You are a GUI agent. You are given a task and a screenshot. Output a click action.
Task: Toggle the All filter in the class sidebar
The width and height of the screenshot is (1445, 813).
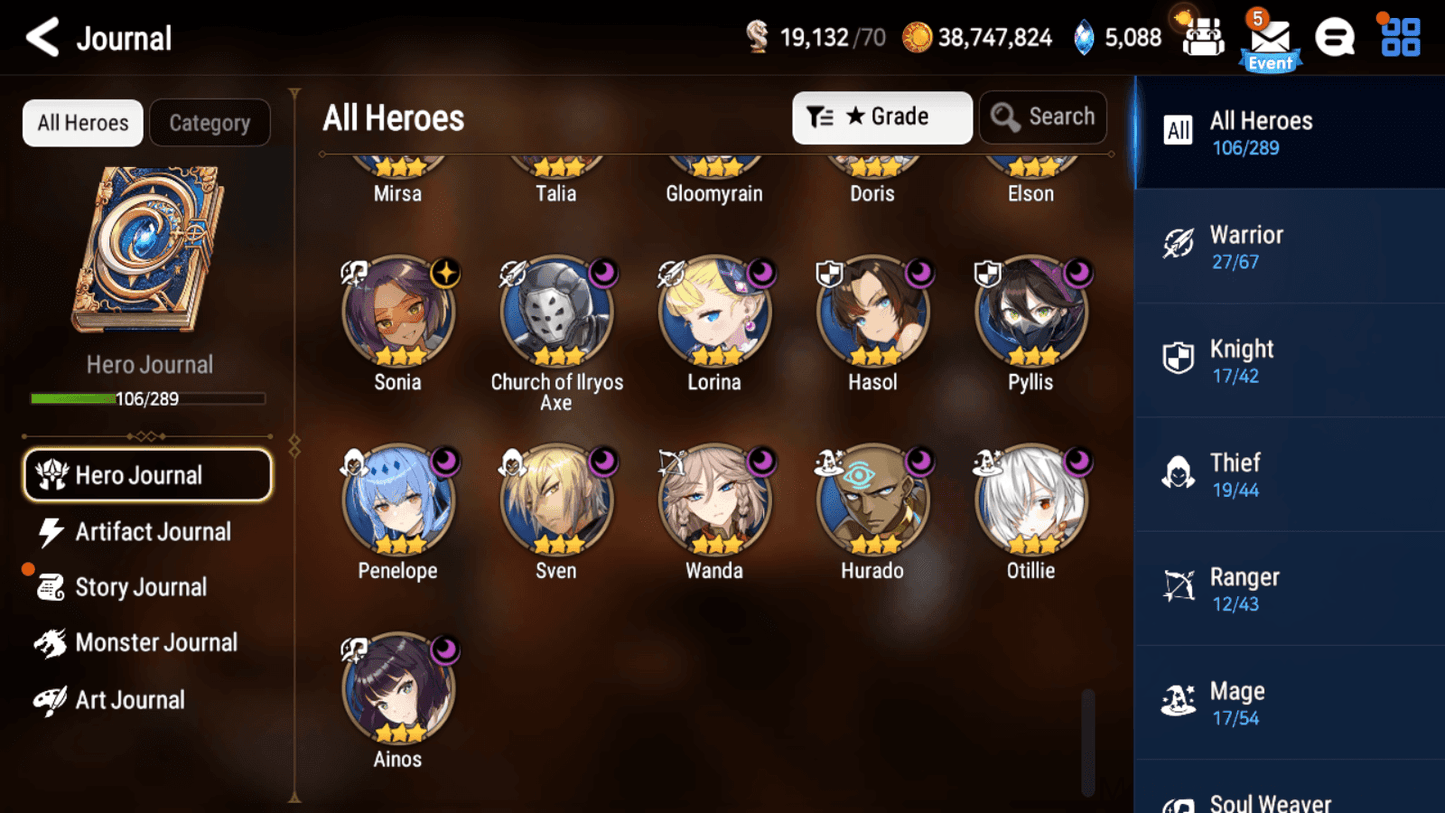coord(1178,130)
